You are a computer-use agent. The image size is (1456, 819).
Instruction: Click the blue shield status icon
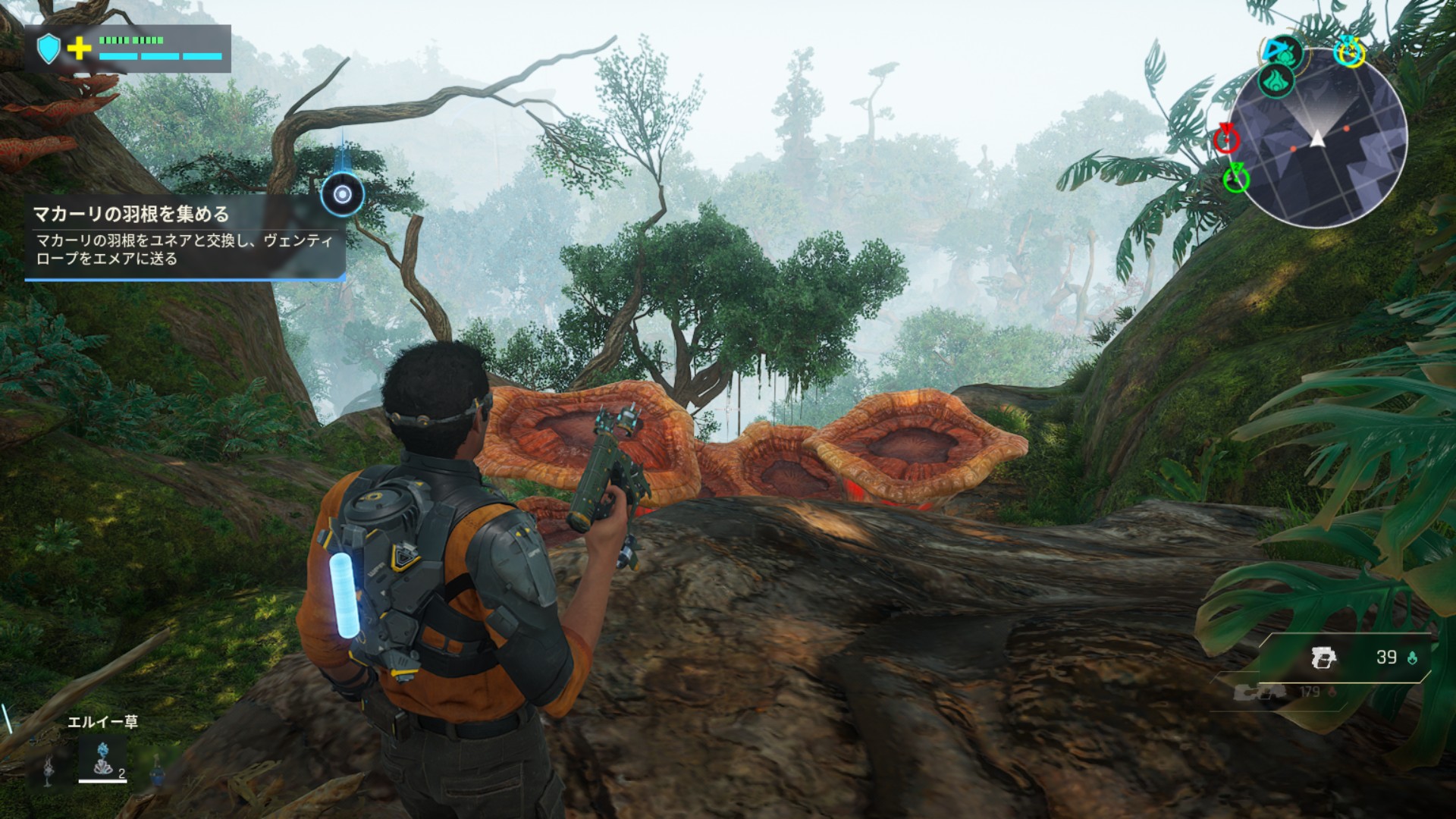click(x=49, y=49)
